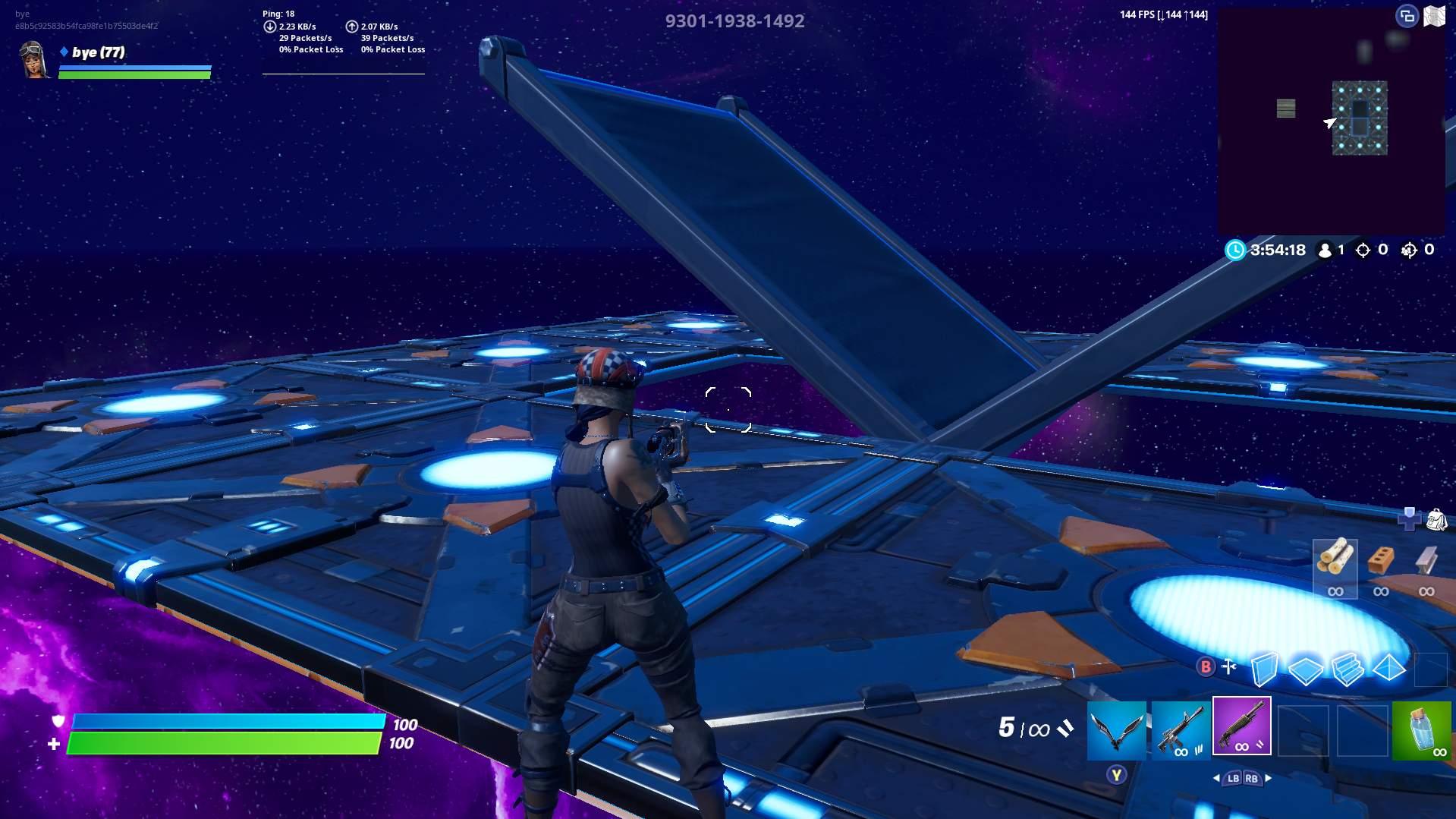Screen dimensions: 1456x819
Task: Click the island code 9301-1938-1492
Action: coord(734,21)
